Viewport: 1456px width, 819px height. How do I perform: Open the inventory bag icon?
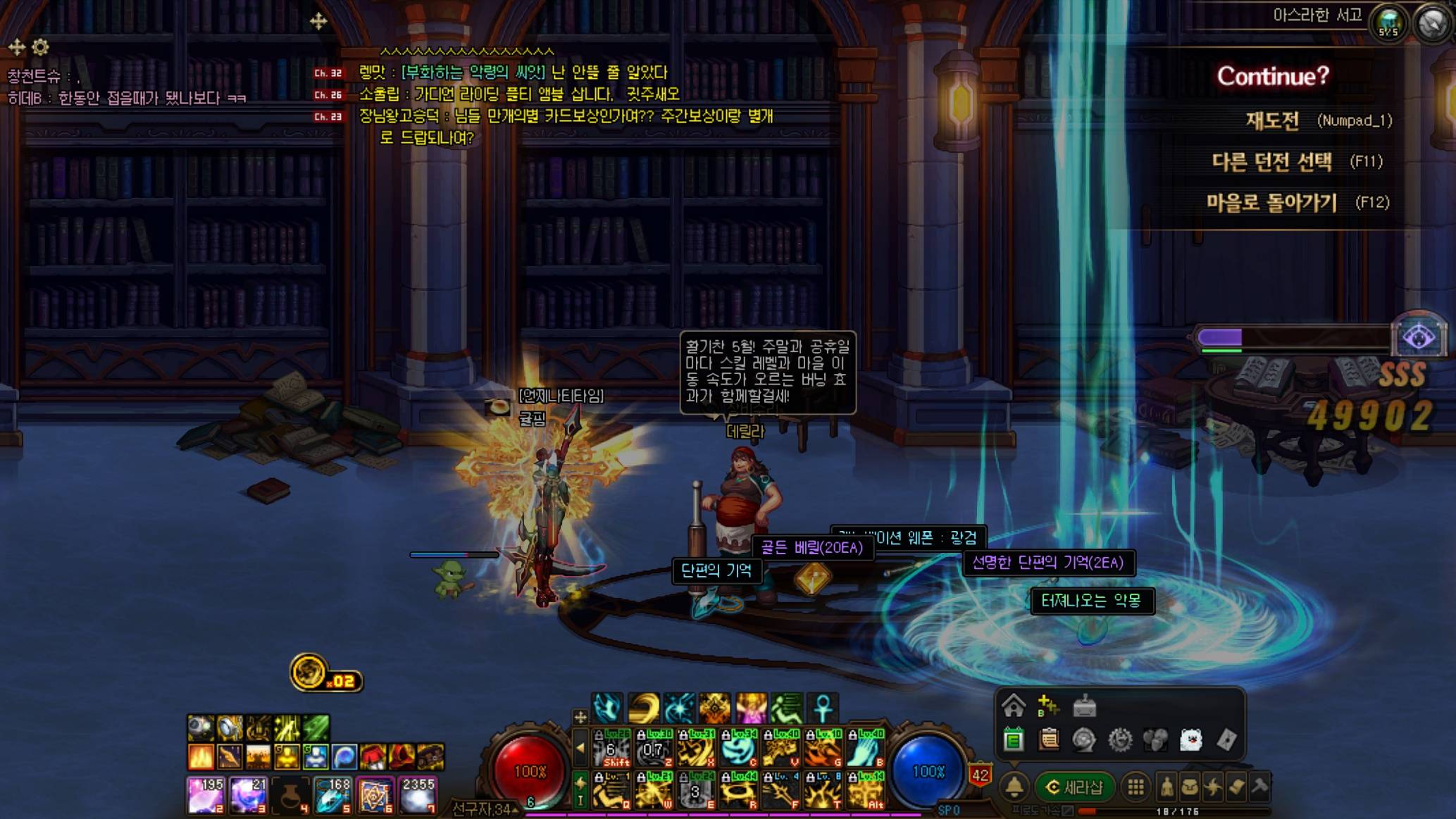[1190, 787]
